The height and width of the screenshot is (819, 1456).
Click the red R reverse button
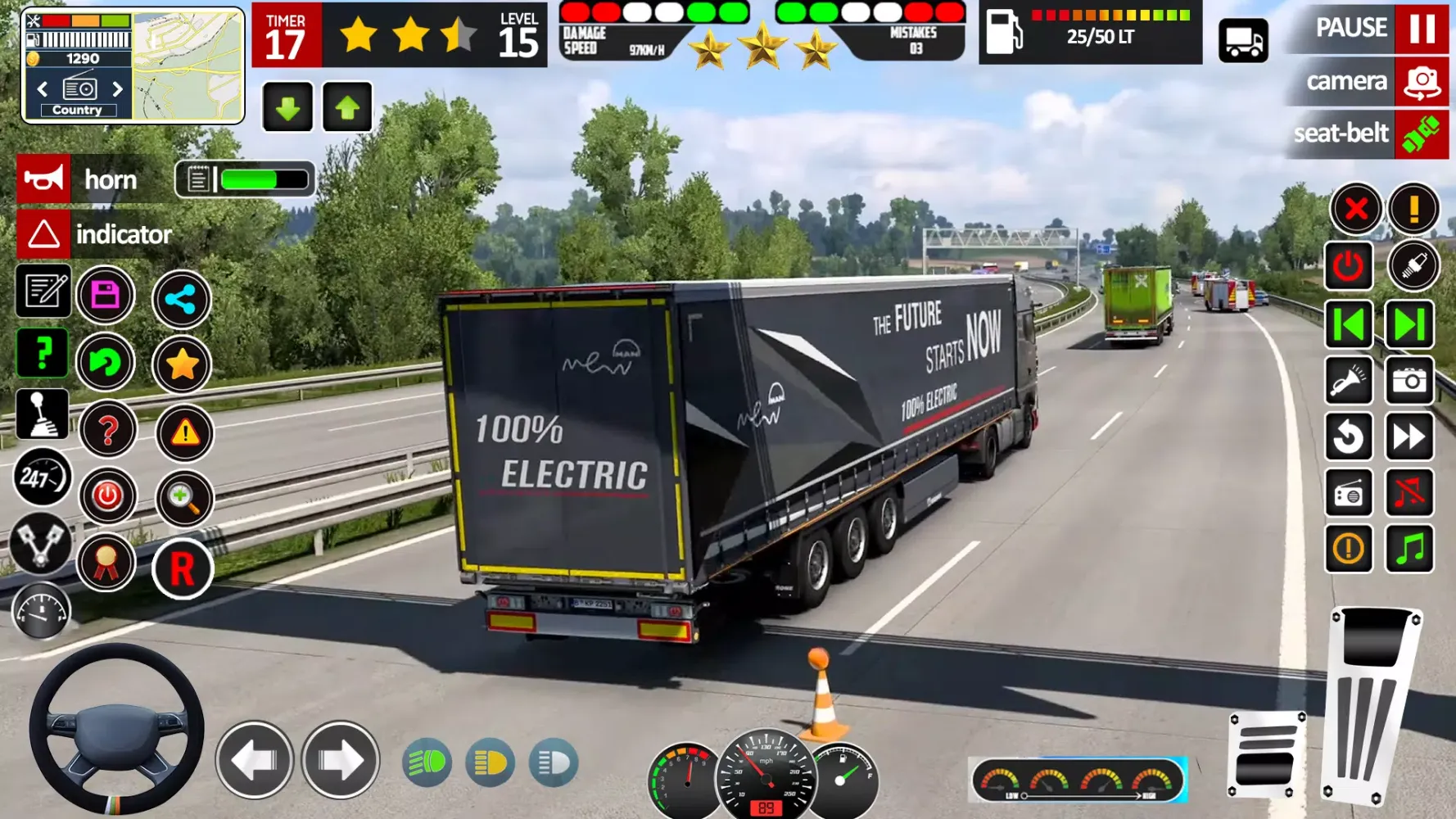click(x=182, y=569)
